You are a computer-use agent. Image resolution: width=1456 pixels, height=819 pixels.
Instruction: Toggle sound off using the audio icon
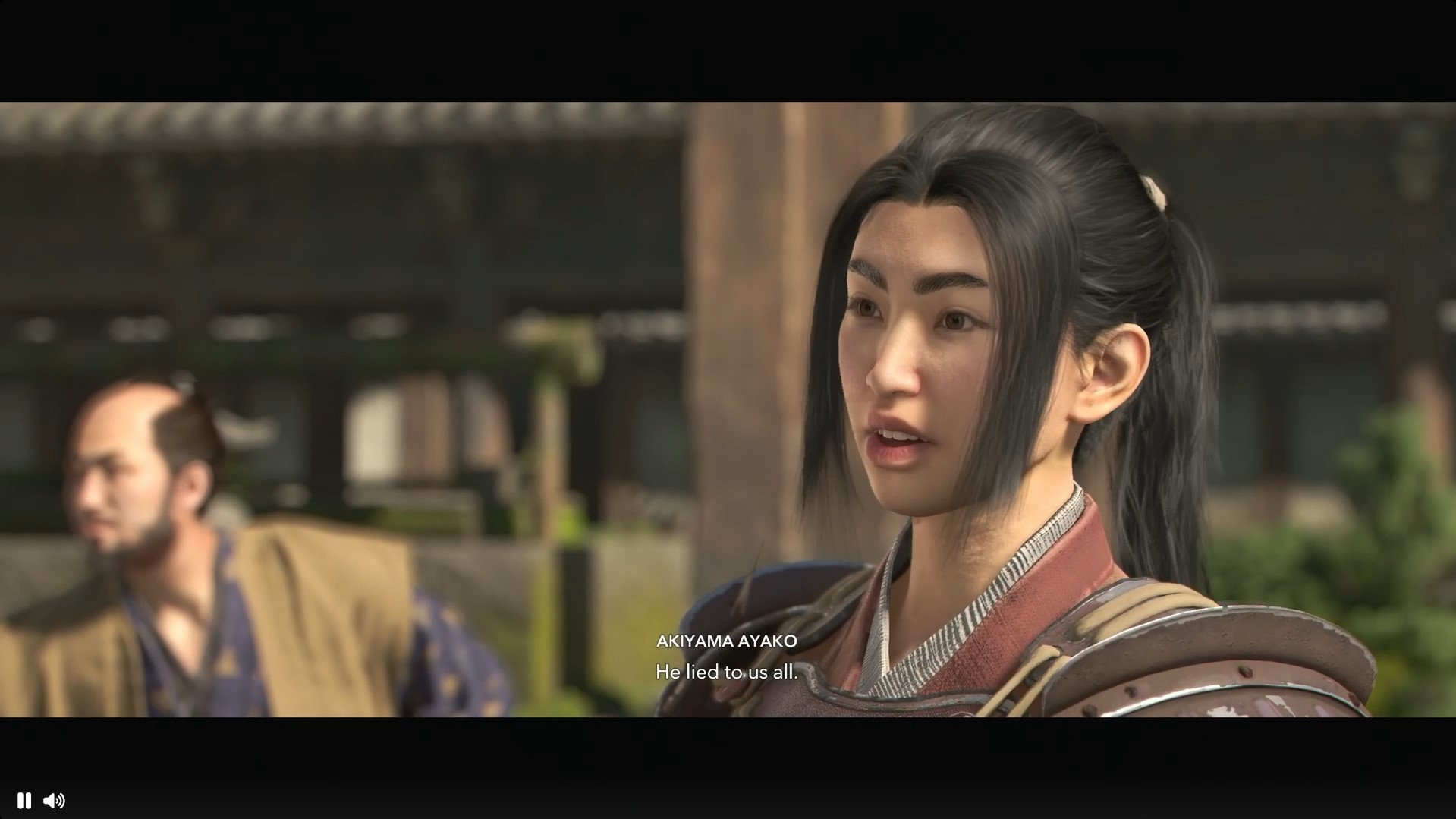tap(55, 801)
